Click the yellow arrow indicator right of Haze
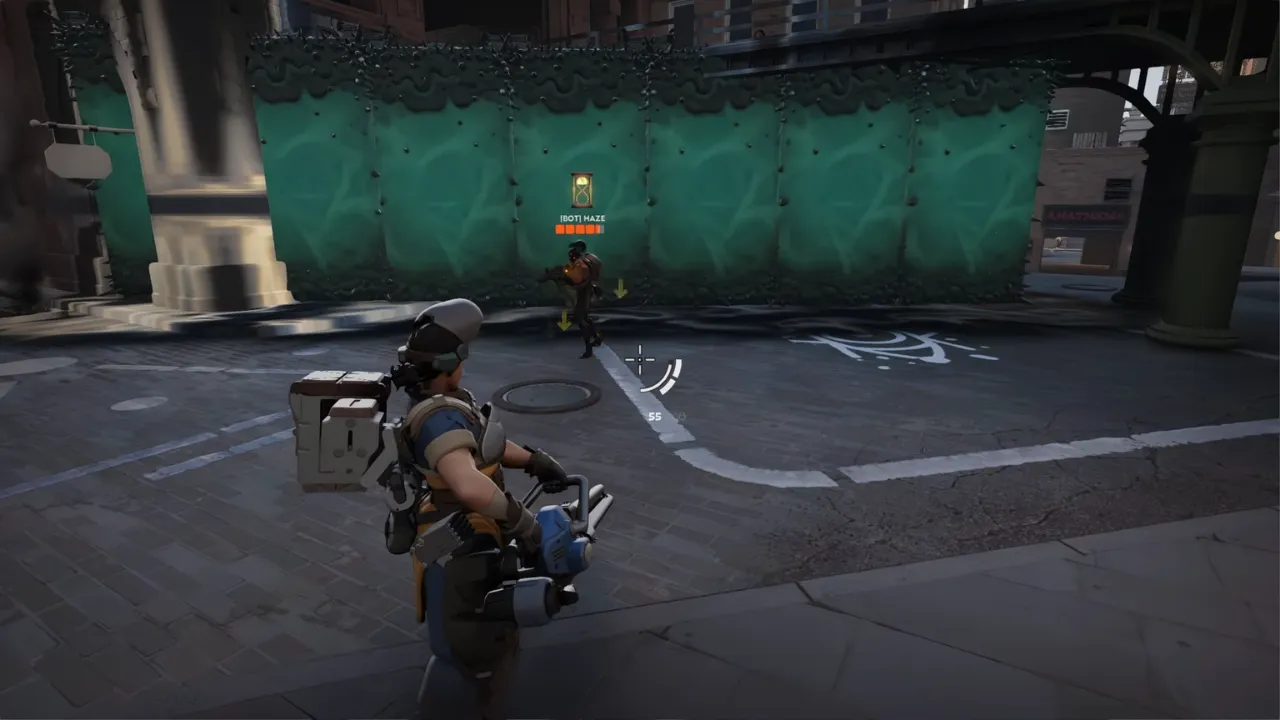Viewport: 1280px width, 720px height. [x=621, y=288]
